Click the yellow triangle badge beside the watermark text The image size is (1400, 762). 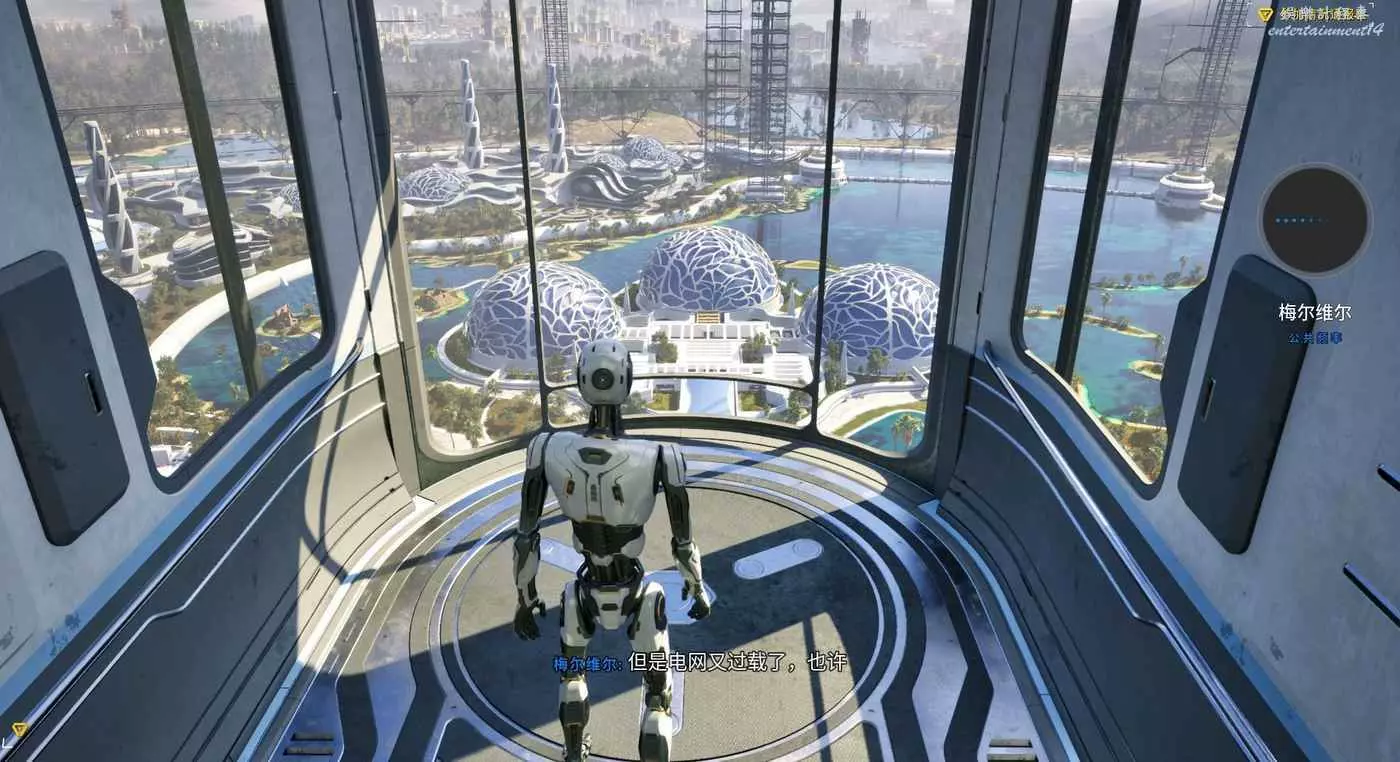point(1265,14)
